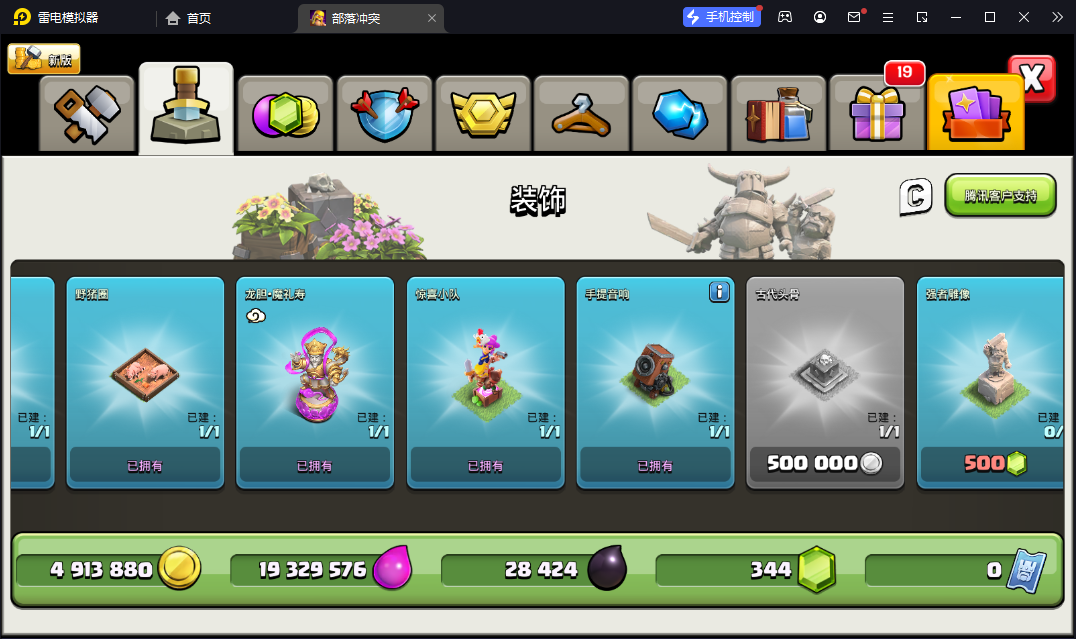
Task: Open the shield and swords protection tab
Action: [x=383, y=114]
